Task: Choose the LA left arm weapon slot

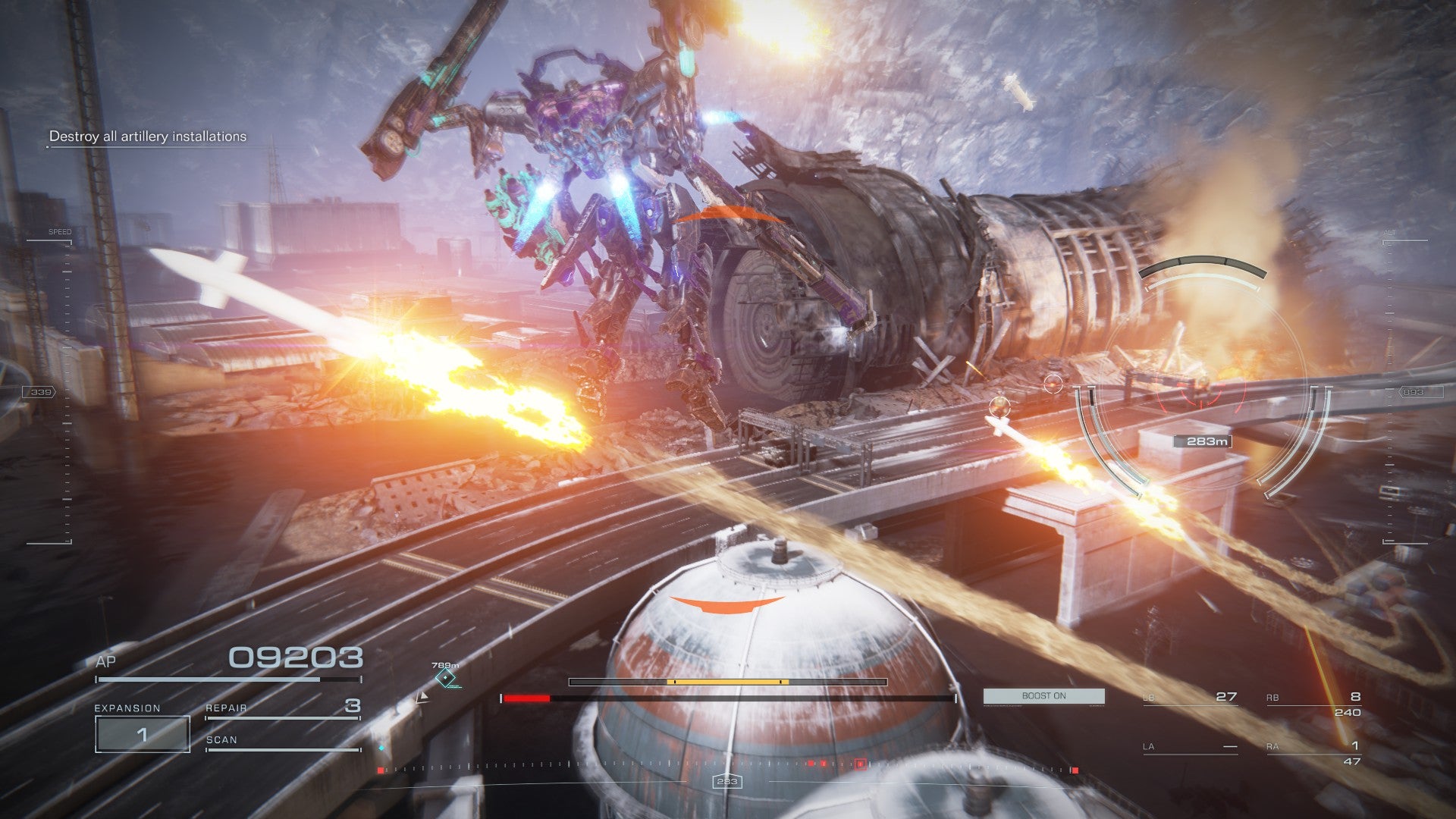Action: click(x=1190, y=747)
